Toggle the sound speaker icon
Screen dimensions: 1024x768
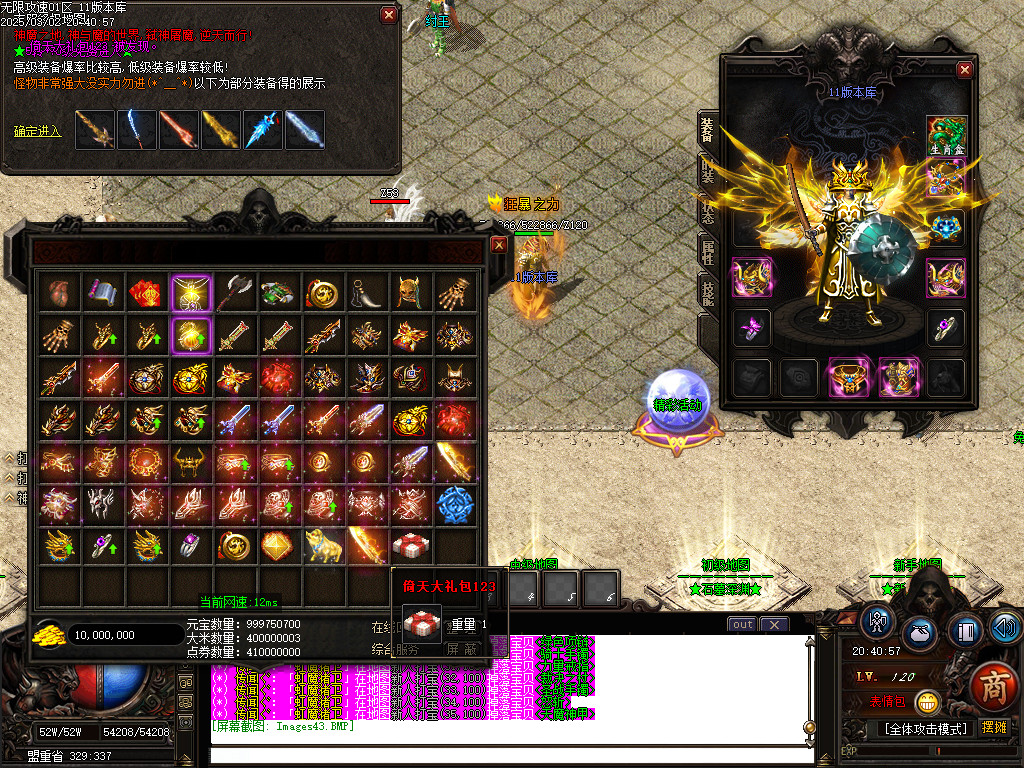pyautogui.click(x=1005, y=628)
